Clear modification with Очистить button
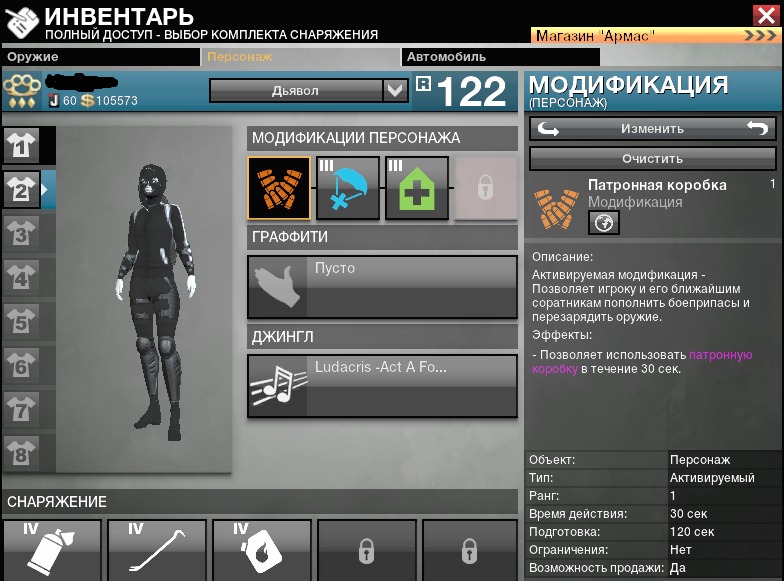The width and height of the screenshot is (784, 581). click(x=652, y=158)
